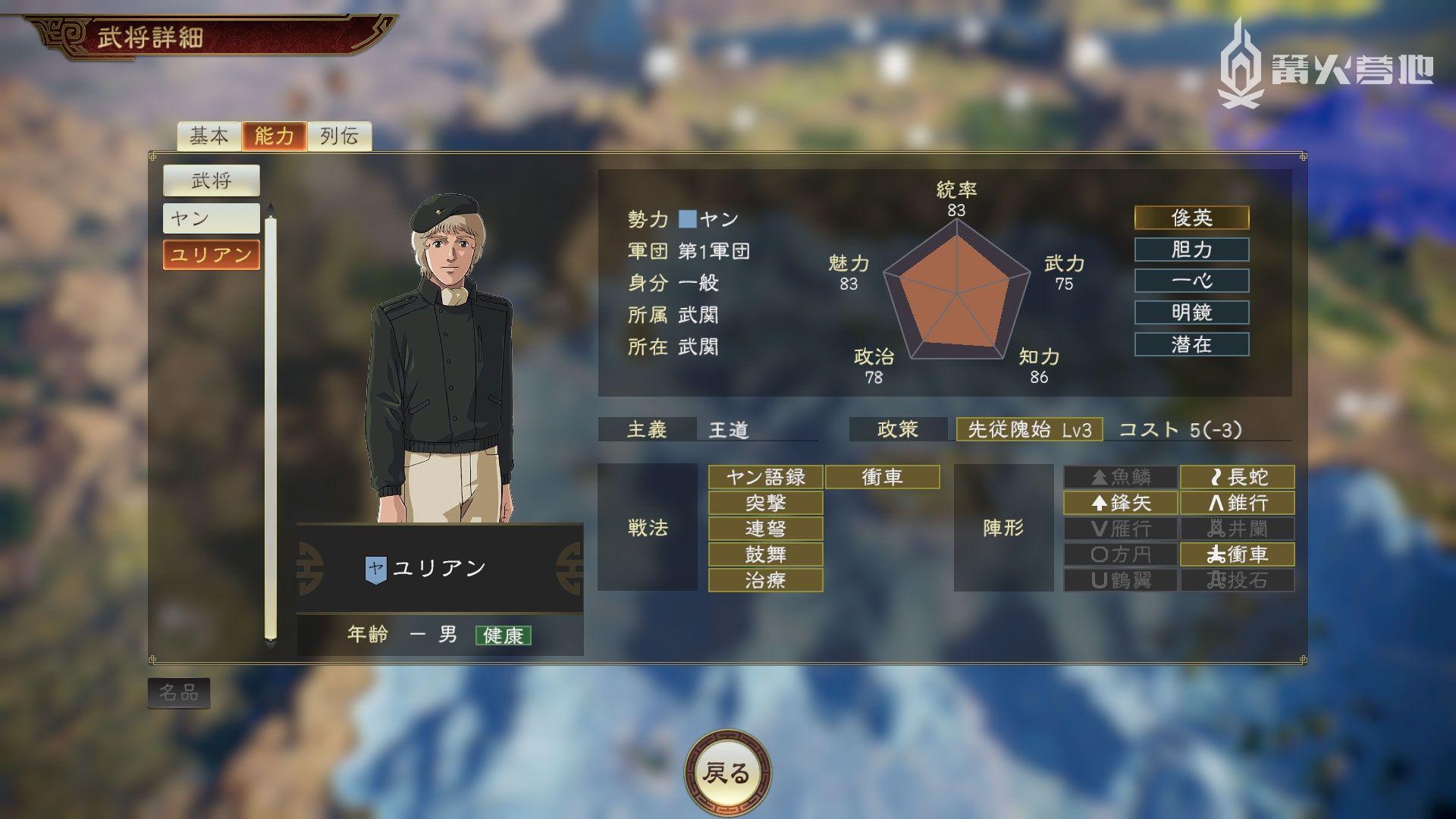This screenshot has width=1456, height=819.
Task: Return with the 戻る button
Action: pos(727,773)
